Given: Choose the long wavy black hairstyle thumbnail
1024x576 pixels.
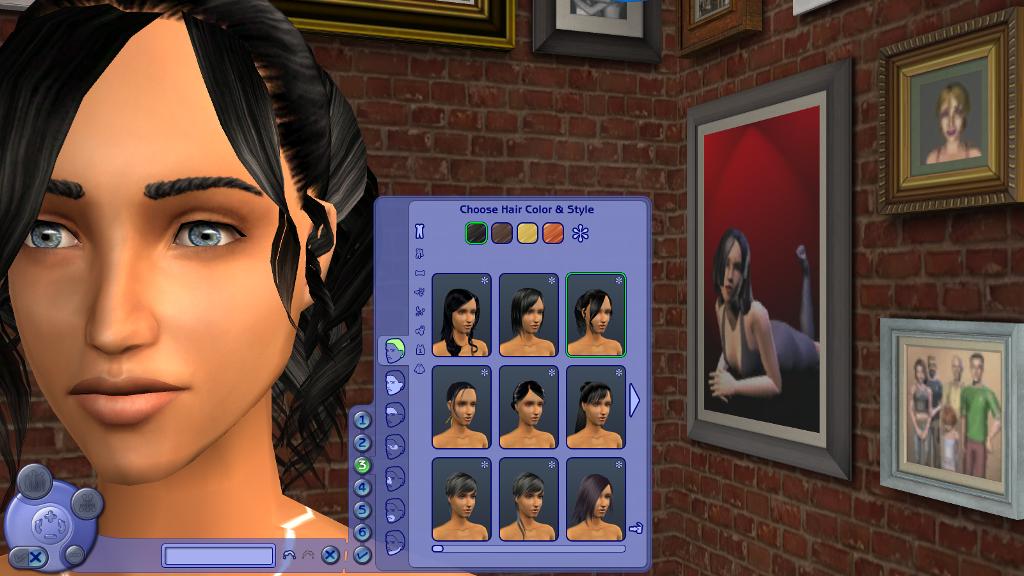Looking at the screenshot, I should 461,315.
